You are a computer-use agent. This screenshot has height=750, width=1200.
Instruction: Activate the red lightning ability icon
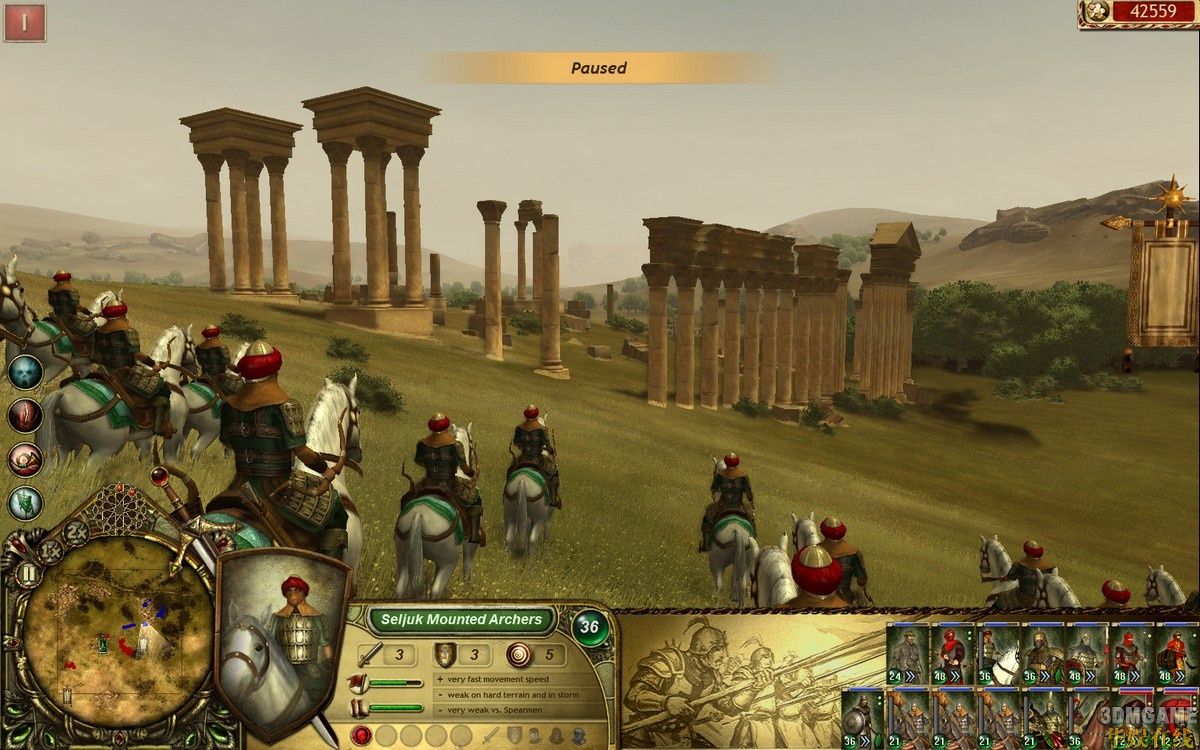click(25, 415)
